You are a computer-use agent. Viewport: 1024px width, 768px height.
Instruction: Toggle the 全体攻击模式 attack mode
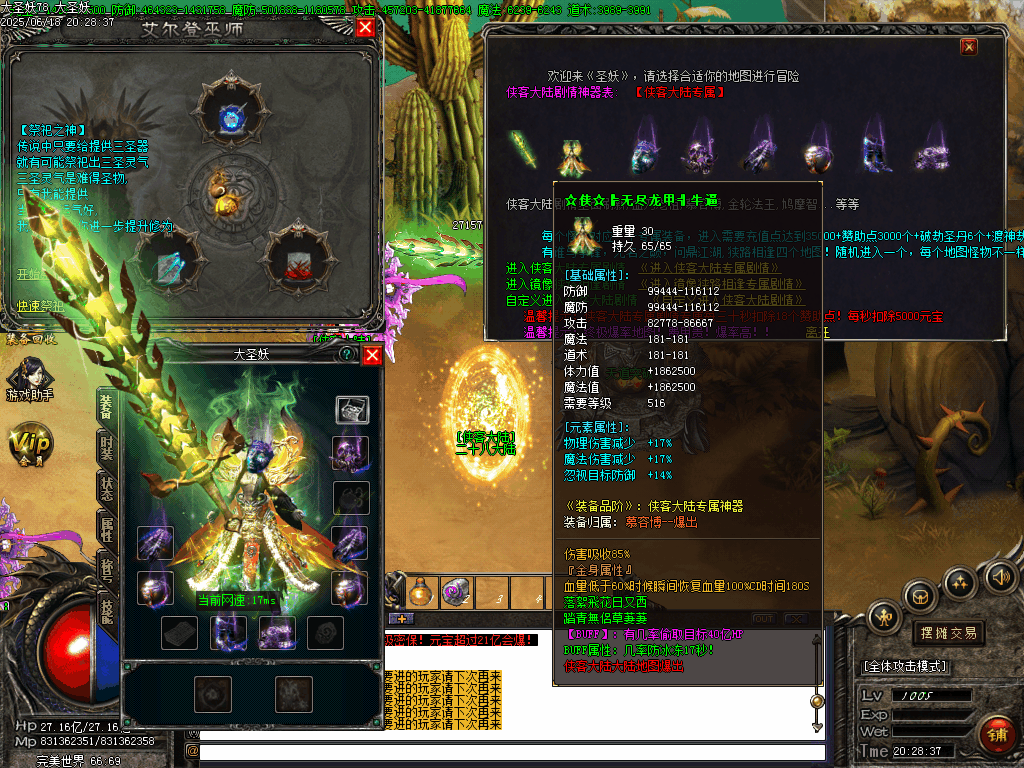pyautogui.click(x=905, y=666)
